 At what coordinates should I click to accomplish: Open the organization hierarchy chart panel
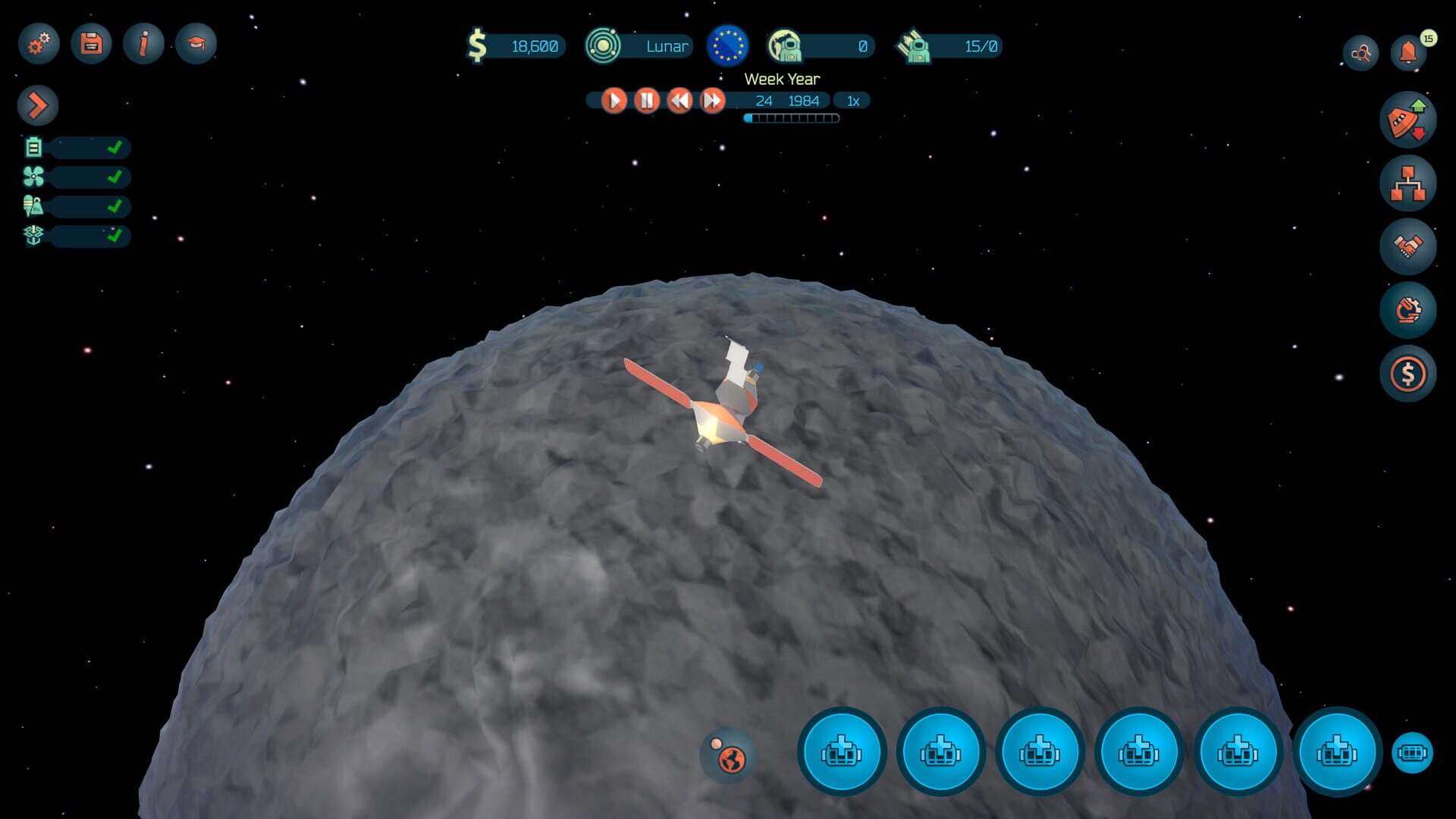click(1408, 182)
